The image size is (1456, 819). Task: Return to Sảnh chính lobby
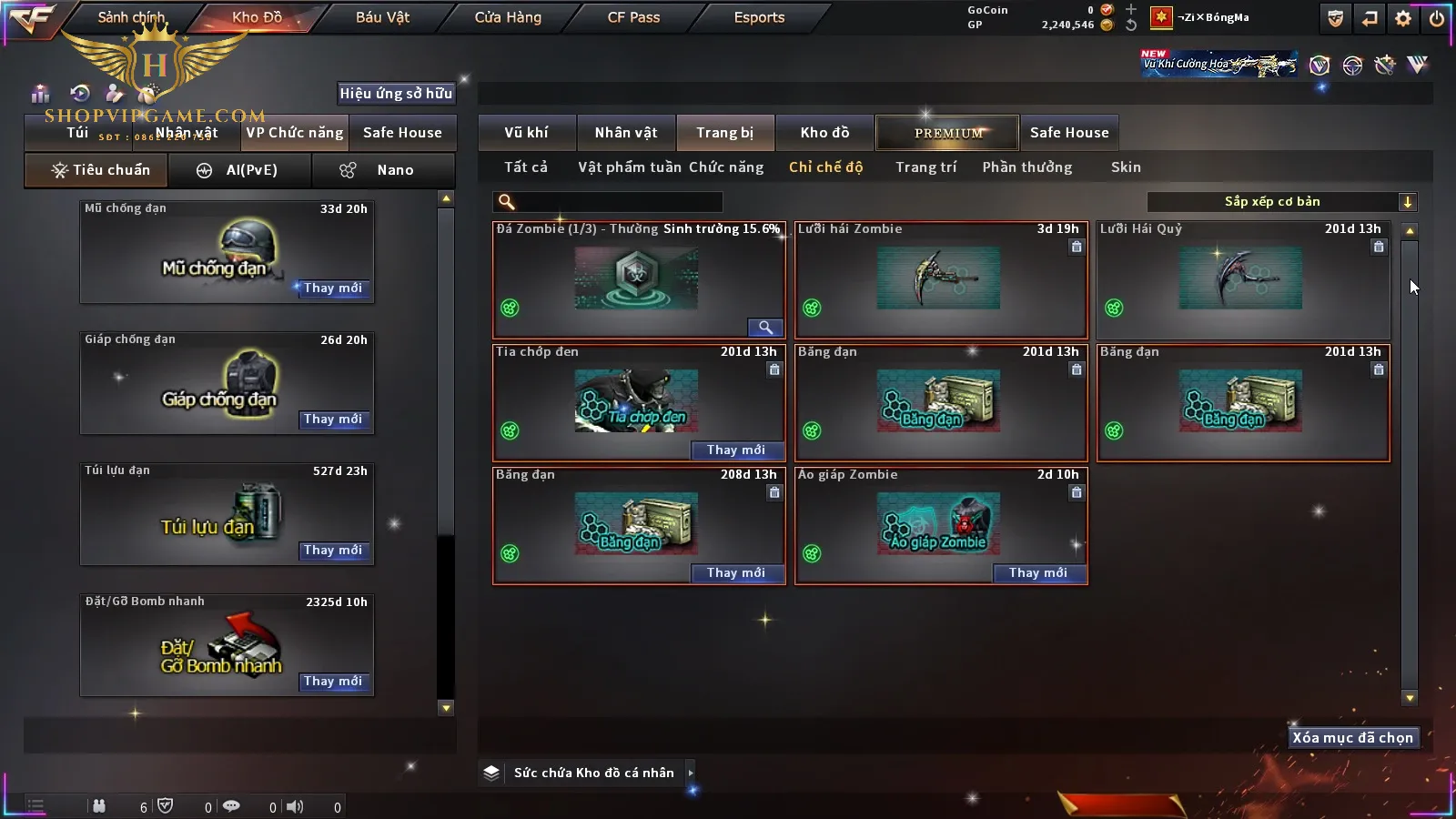coord(131,17)
